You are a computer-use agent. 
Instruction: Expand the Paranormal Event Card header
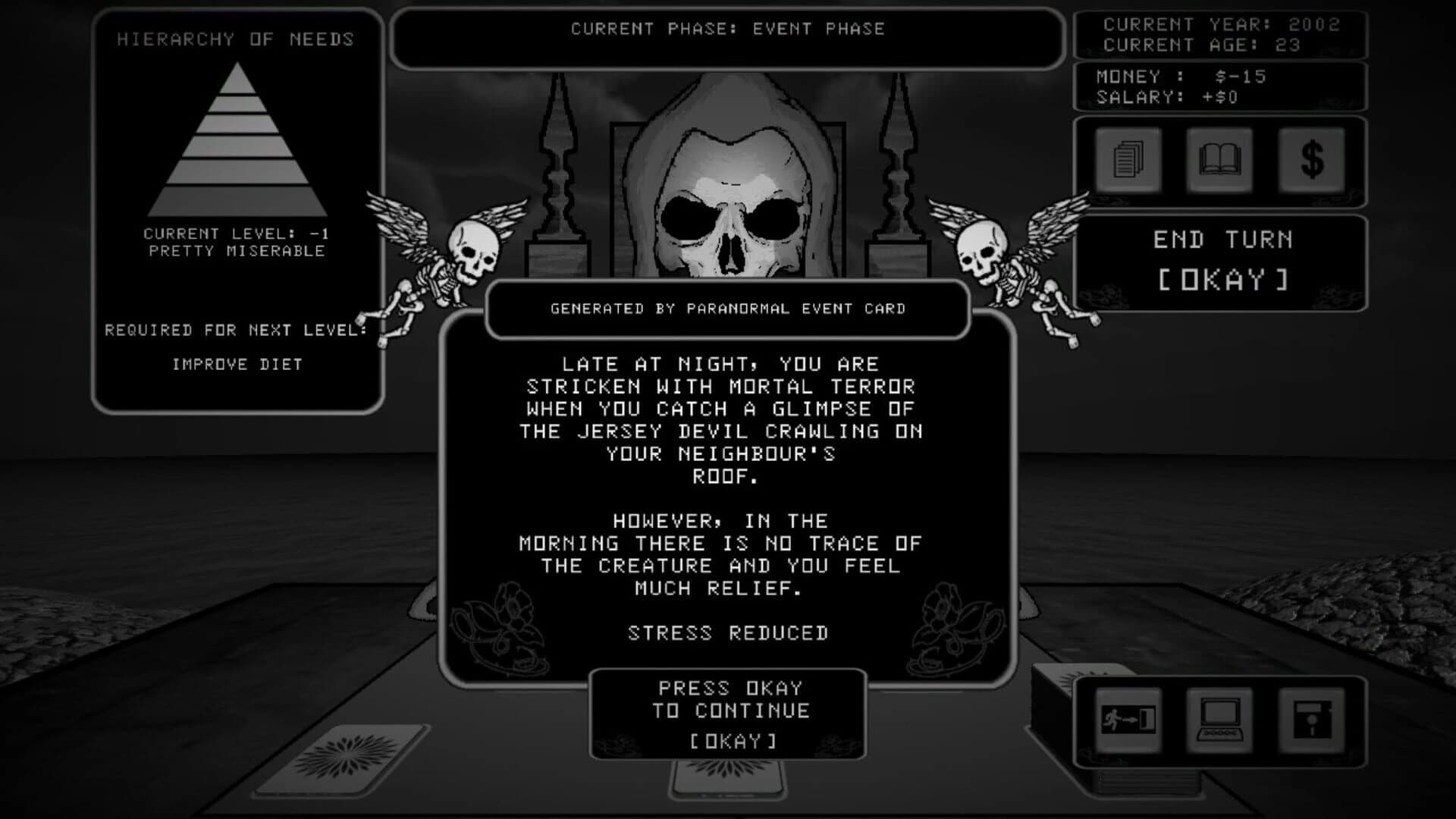(726, 308)
